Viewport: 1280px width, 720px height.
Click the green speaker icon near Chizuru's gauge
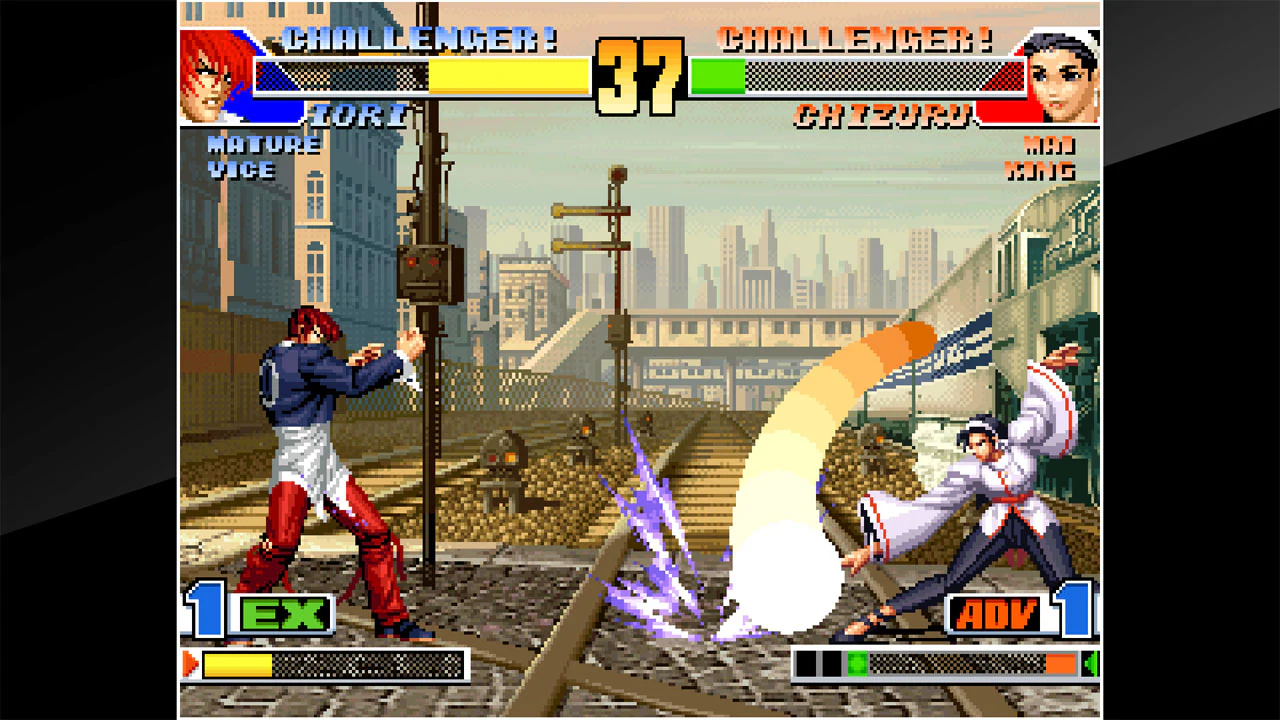click(1090, 662)
